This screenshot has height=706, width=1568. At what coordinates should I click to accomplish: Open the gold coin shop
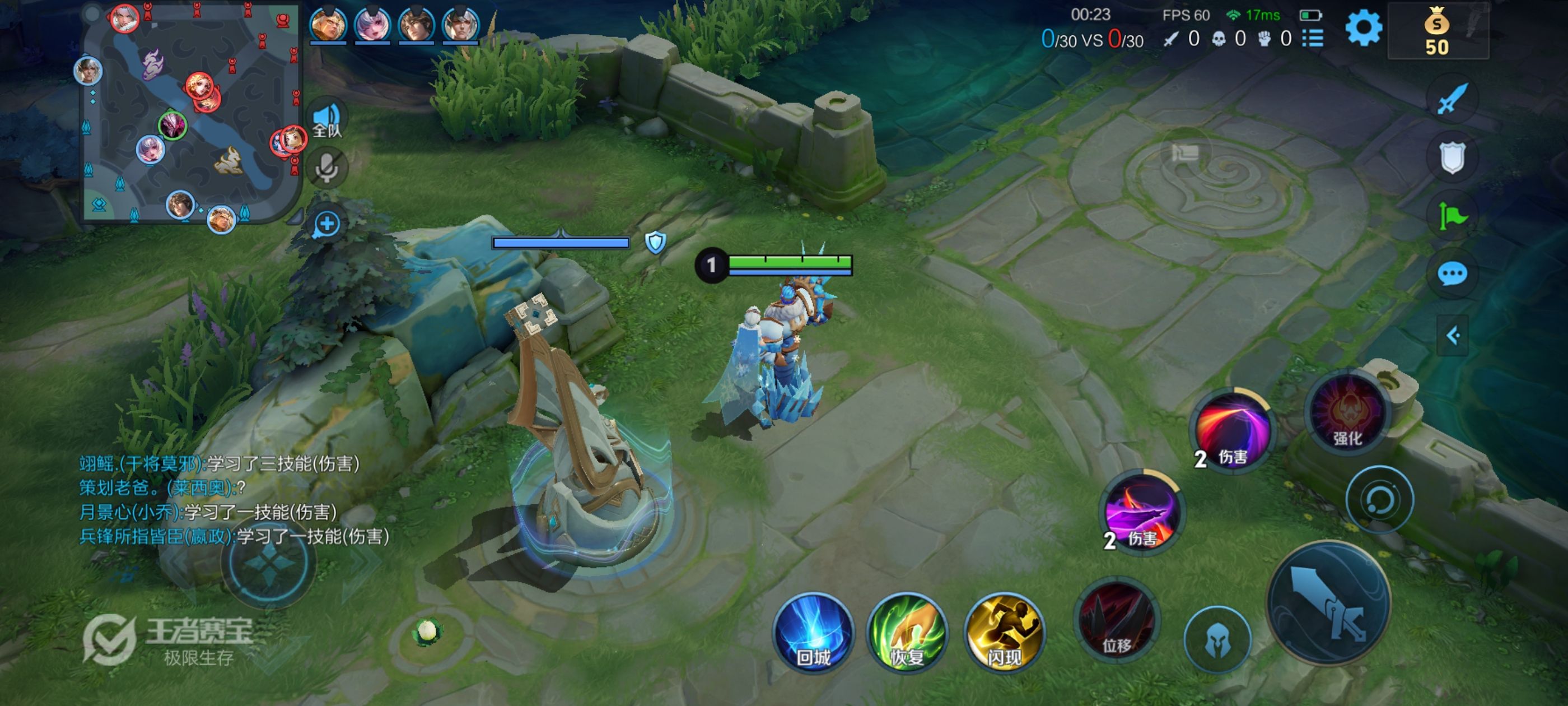(x=1437, y=32)
